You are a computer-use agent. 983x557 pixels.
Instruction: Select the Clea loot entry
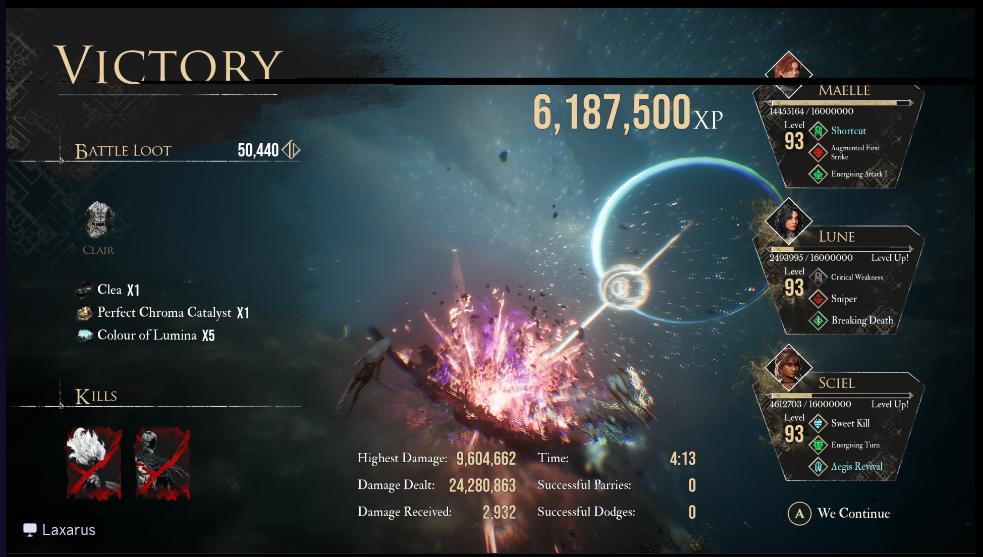pos(110,290)
